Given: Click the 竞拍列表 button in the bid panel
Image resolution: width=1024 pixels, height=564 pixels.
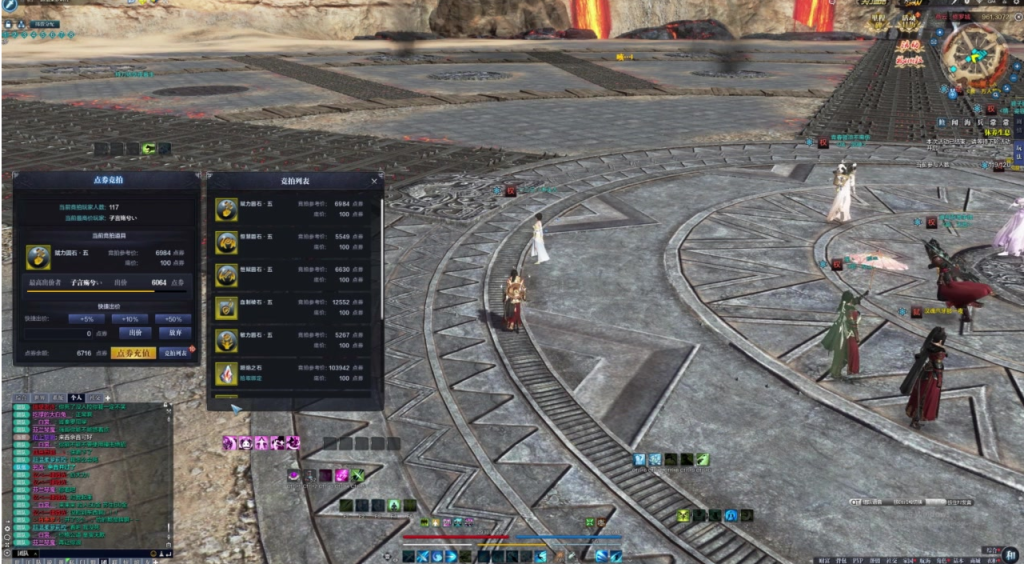Looking at the screenshot, I should (x=175, y=353).
